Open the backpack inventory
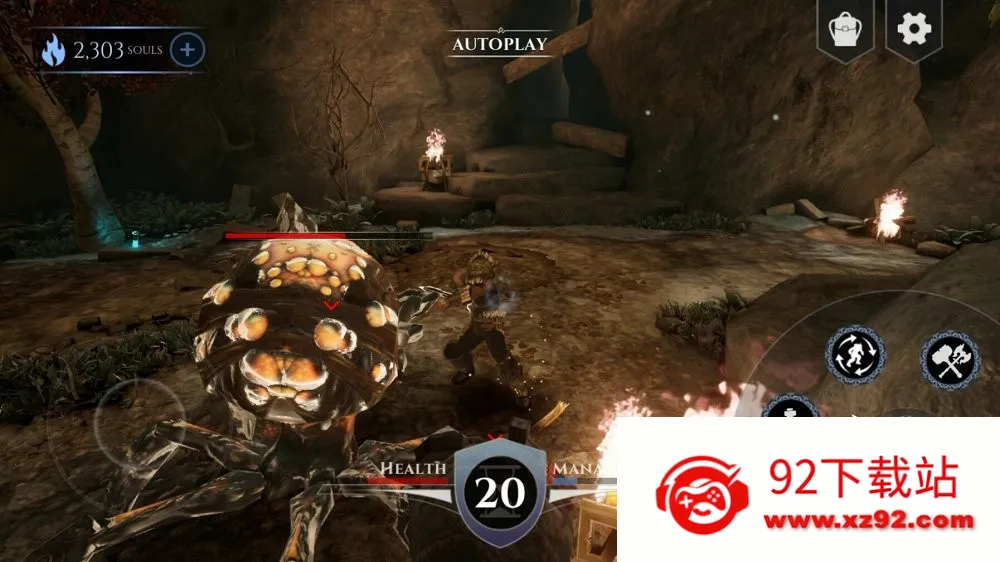This screenshot has height=562, width=1000. click(x=845, y=30)
